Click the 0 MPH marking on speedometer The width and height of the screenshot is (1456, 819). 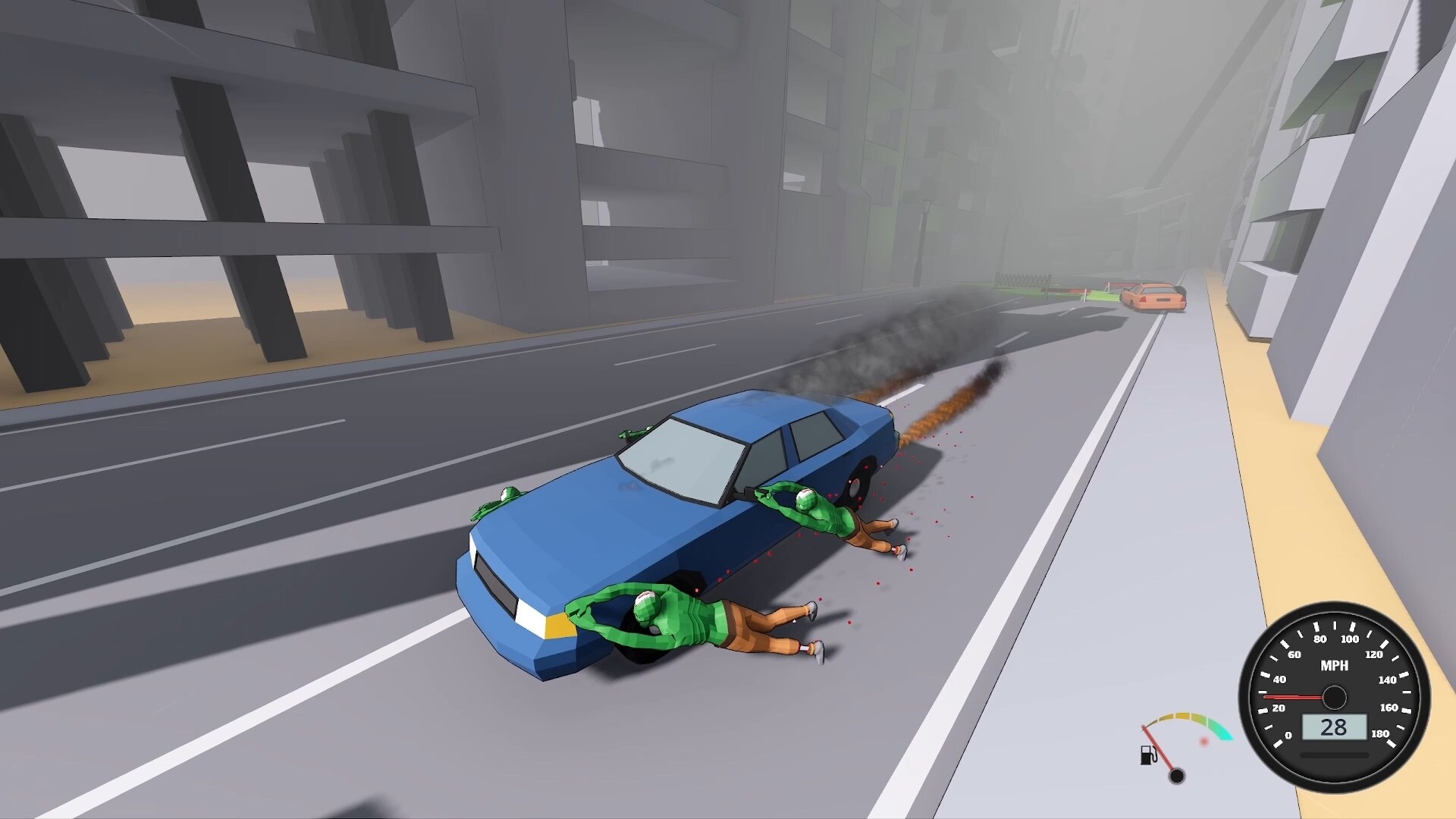pyautogui.click(x=1289, y=735)
